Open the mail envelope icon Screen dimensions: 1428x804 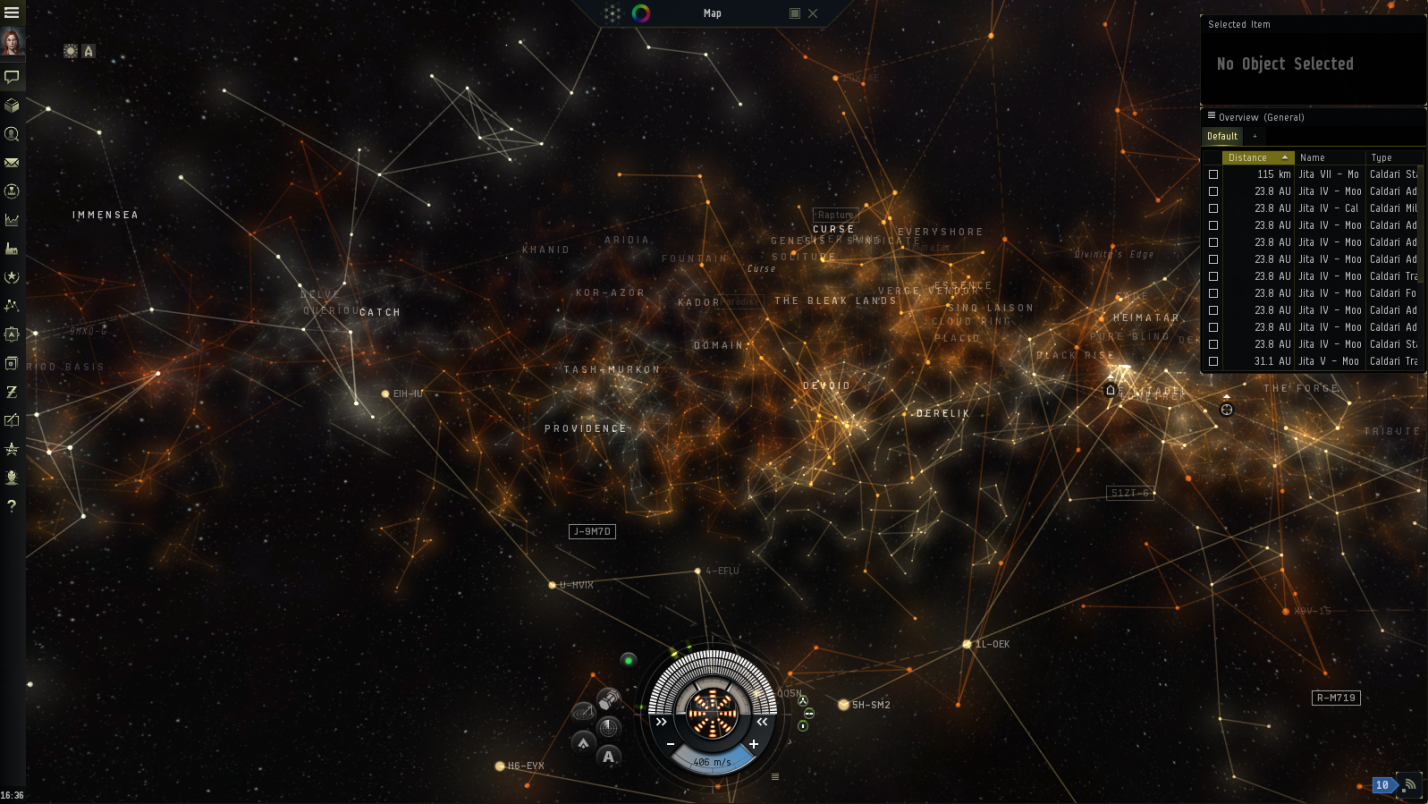pyautogui.click(x=12, y=162)
